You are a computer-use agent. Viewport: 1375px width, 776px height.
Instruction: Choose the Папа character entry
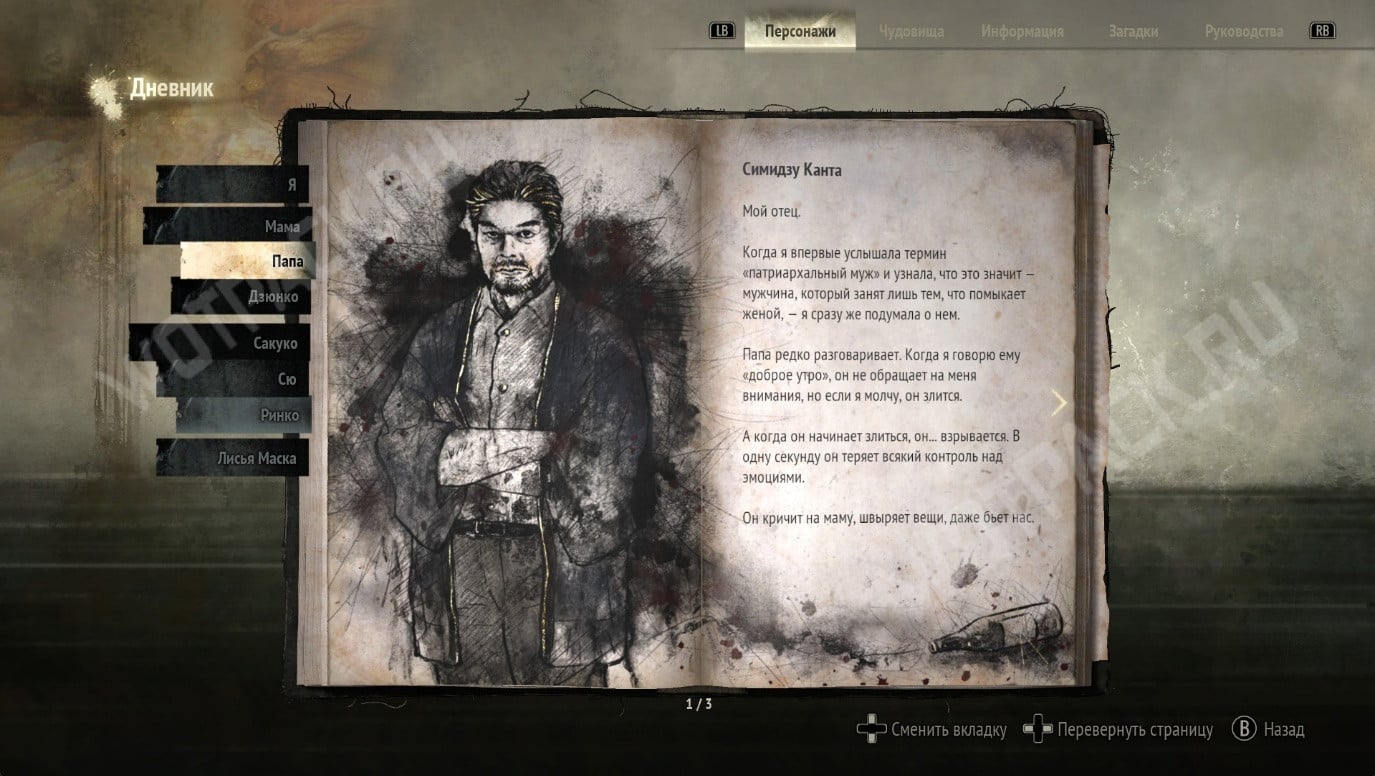click(x=247, y=261)
